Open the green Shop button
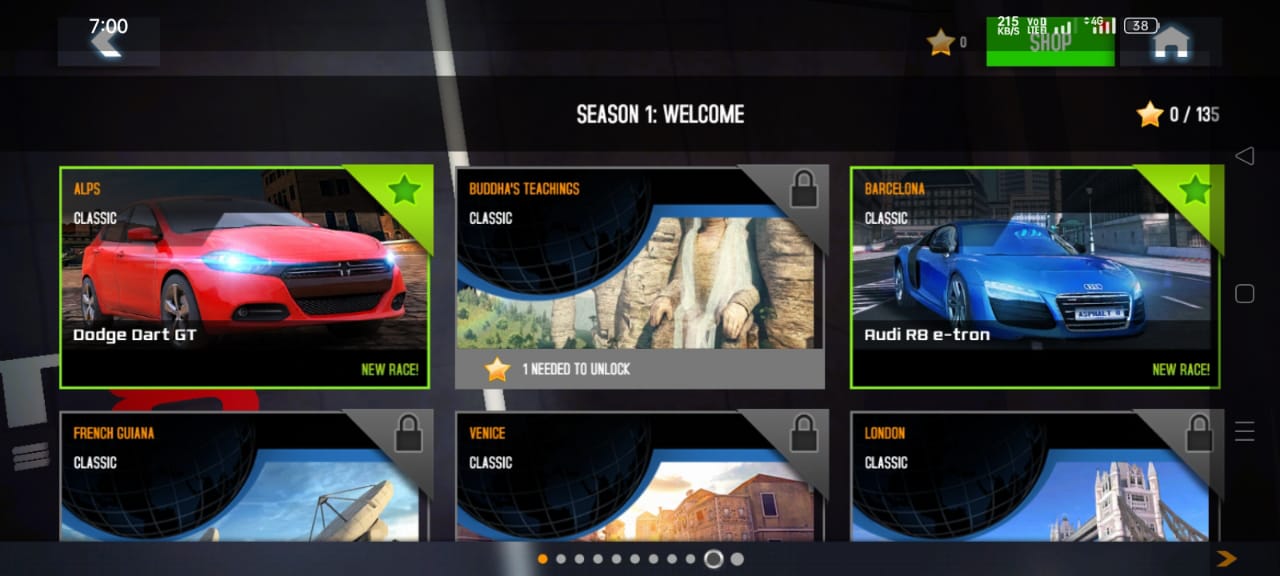 click(x=1049, y=43)
